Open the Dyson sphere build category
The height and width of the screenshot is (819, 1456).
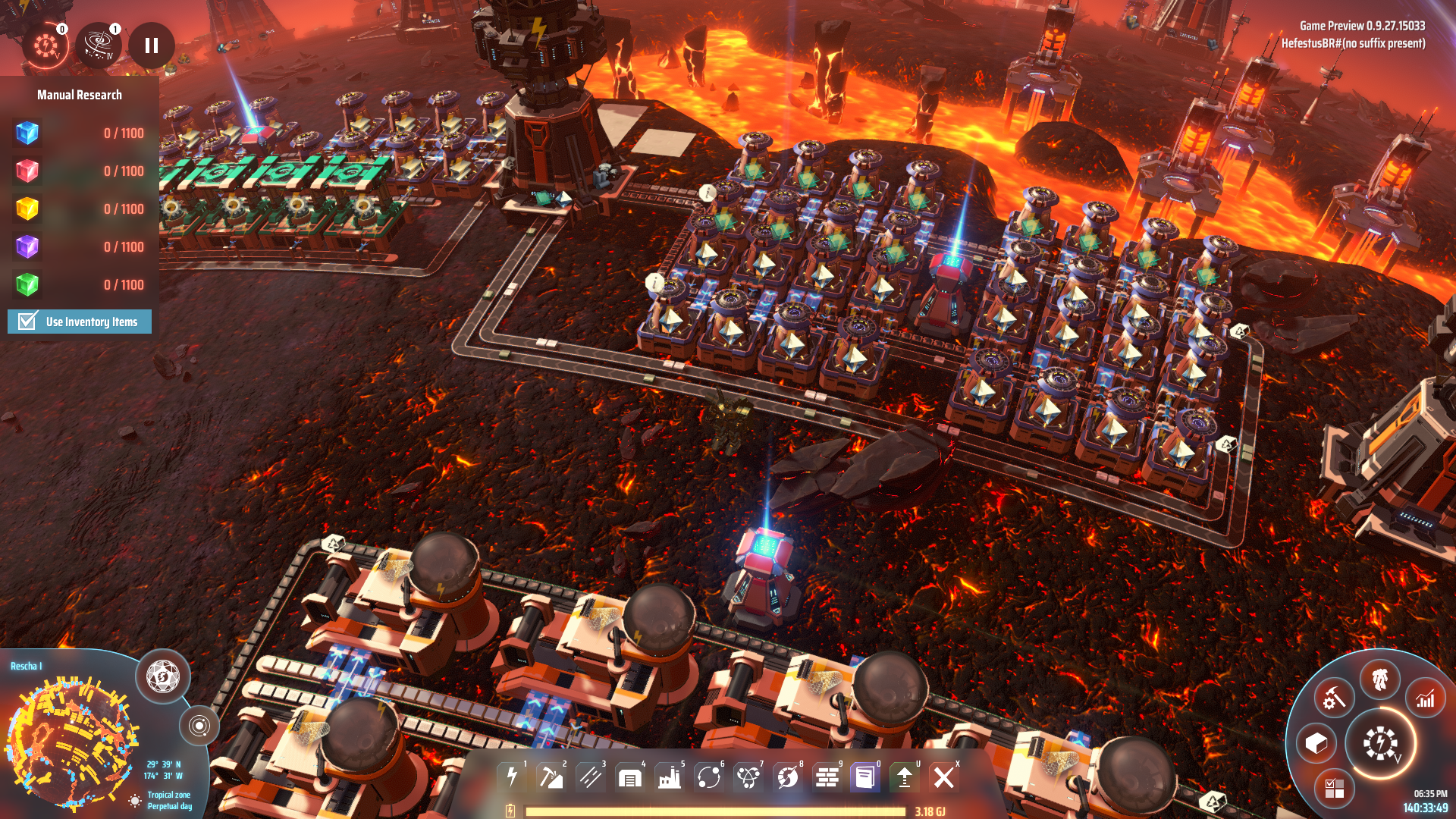click(788, 777)
